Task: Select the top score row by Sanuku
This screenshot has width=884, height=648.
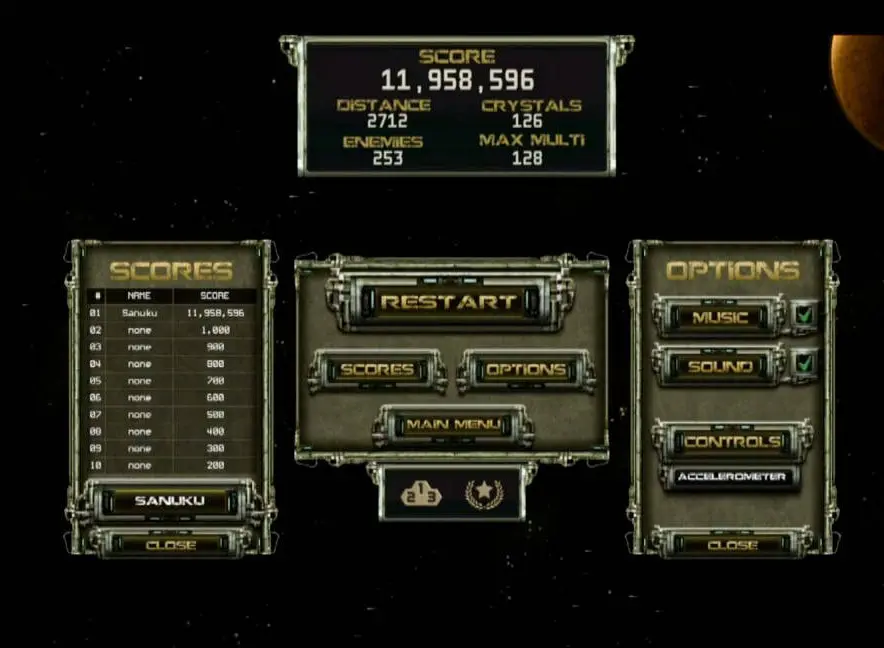Action: [170, 313]
